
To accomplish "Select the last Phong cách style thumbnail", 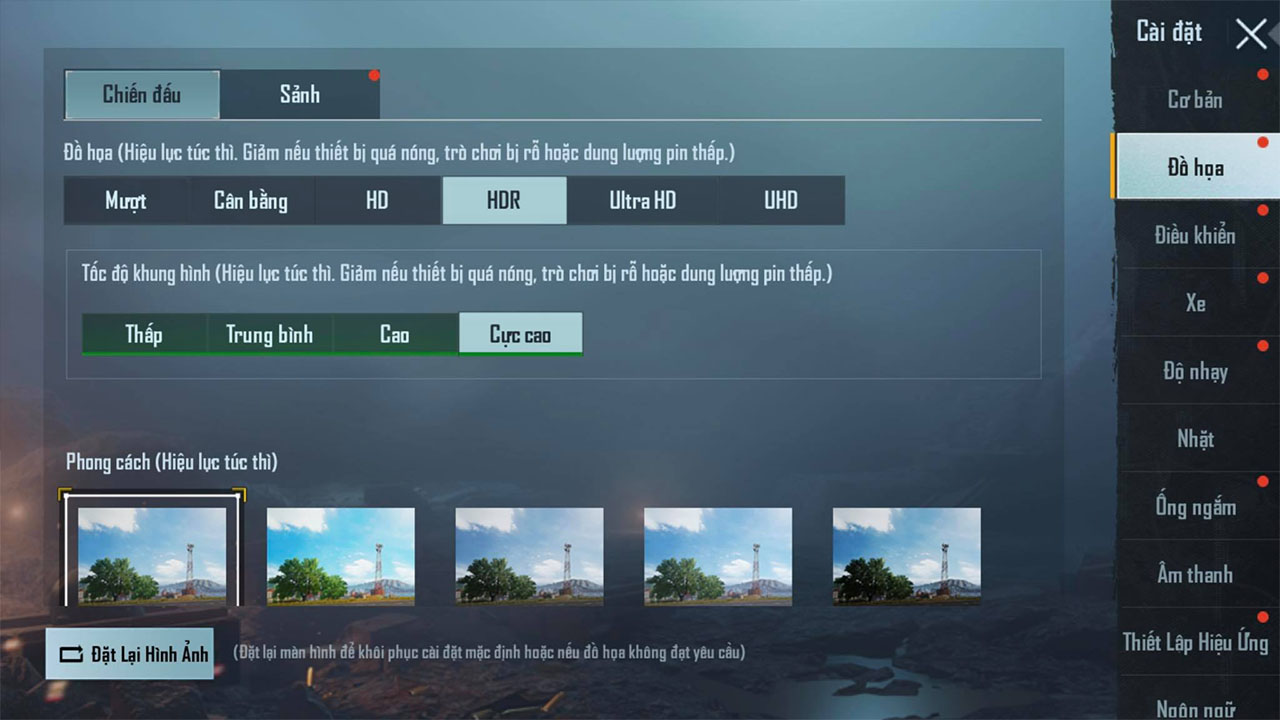I will [x=906, y=556].
